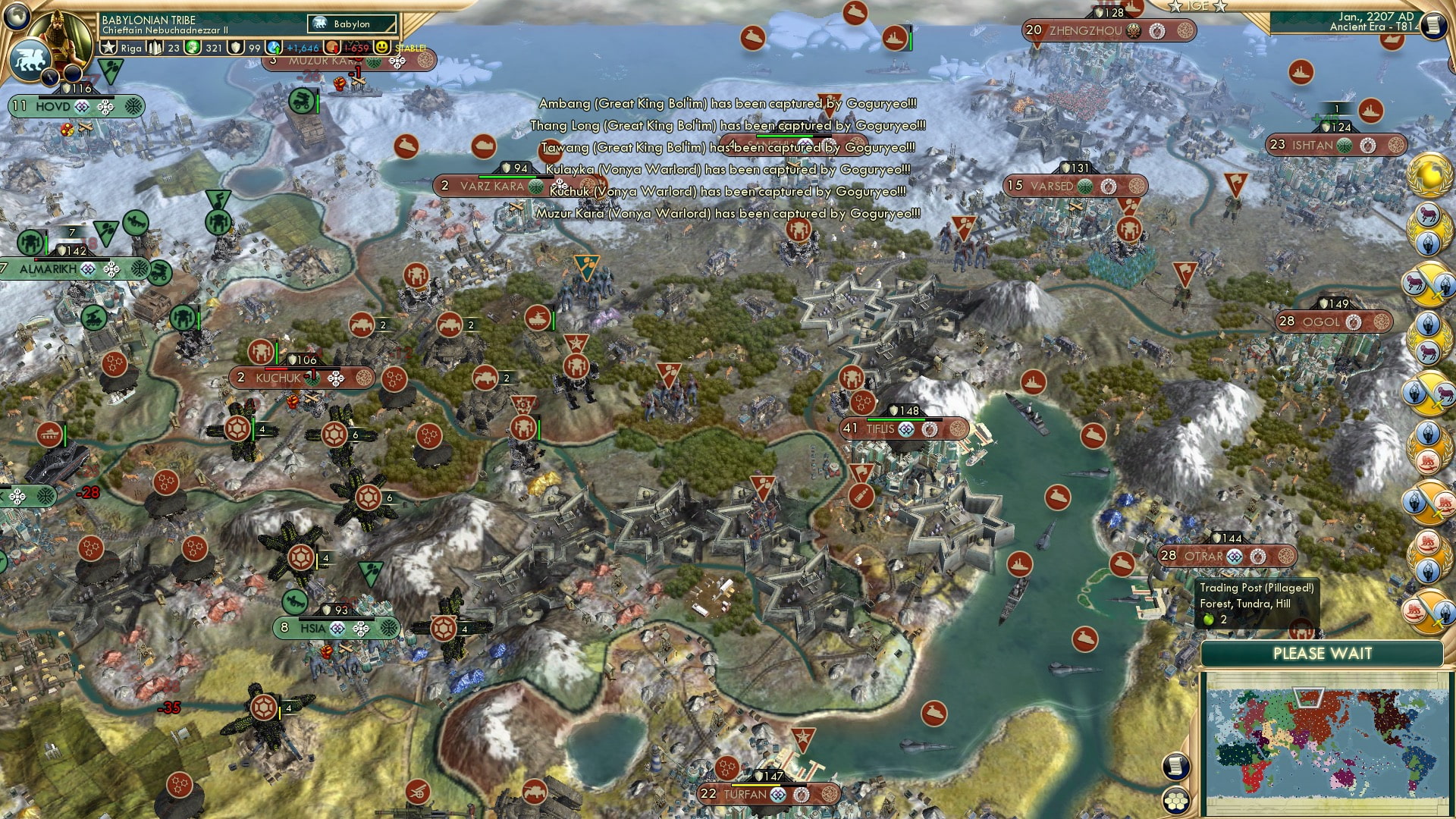
Task: Toggle the strategic view globe button
Action: click(15, 17)
